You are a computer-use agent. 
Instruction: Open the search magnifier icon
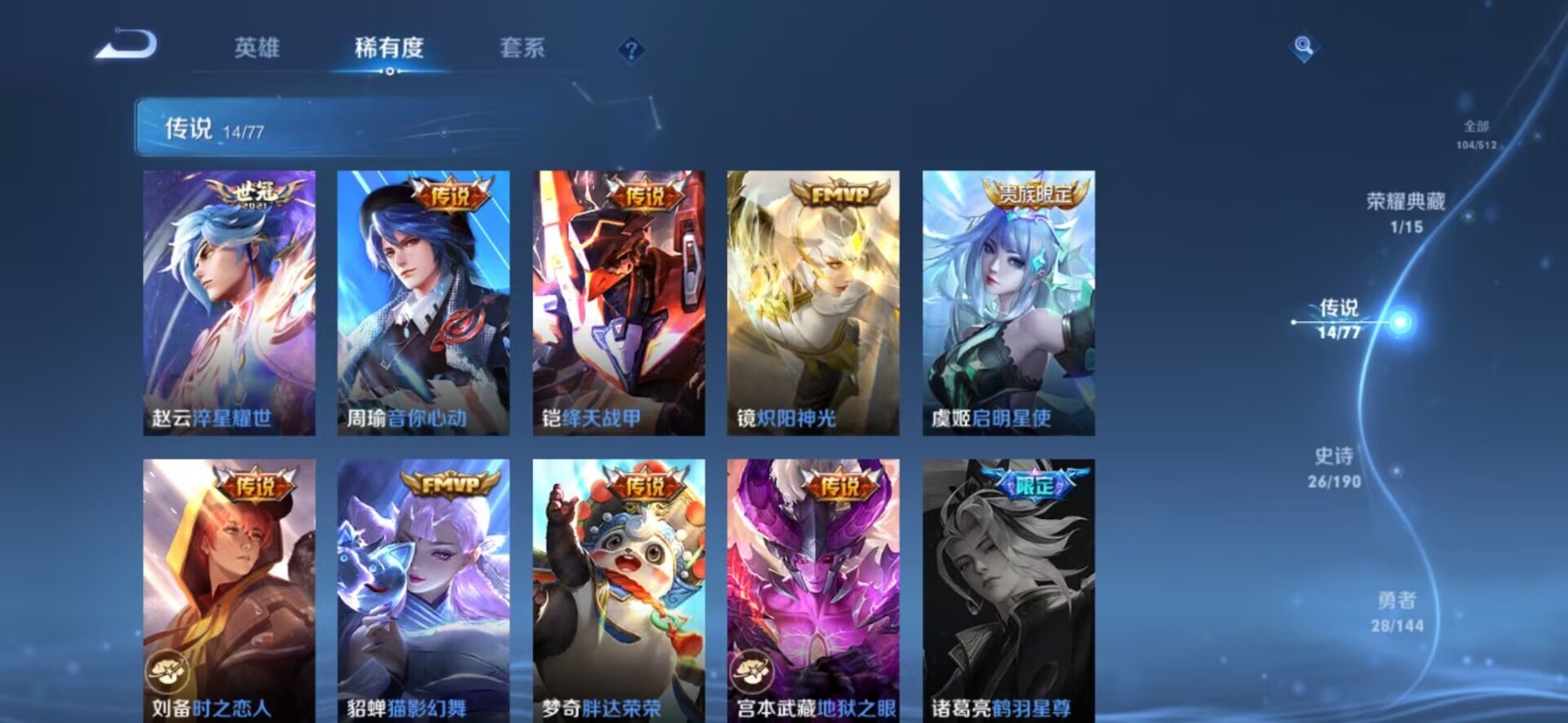click(x=1302, y=44)
